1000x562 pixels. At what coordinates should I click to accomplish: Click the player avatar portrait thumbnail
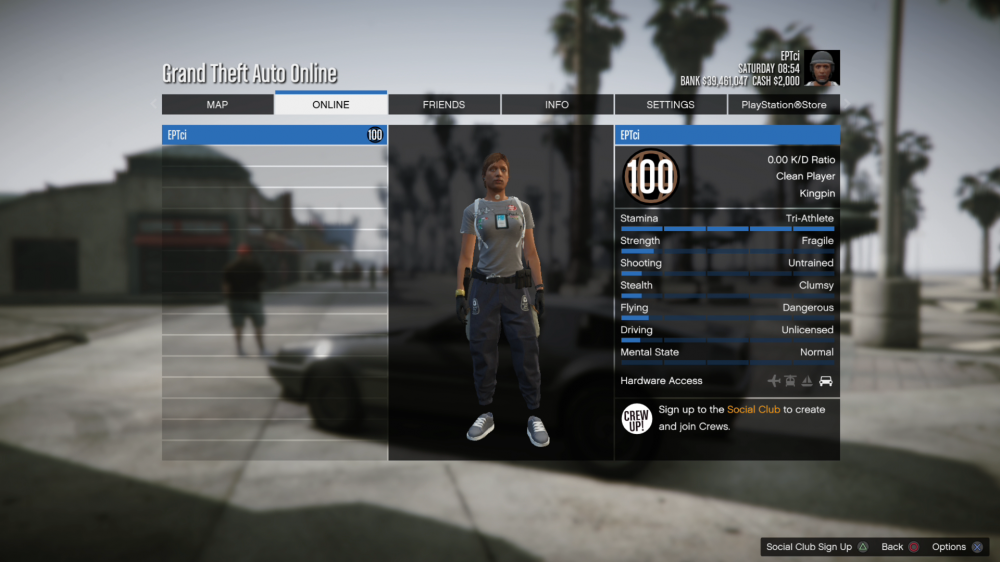click(823, 68)
